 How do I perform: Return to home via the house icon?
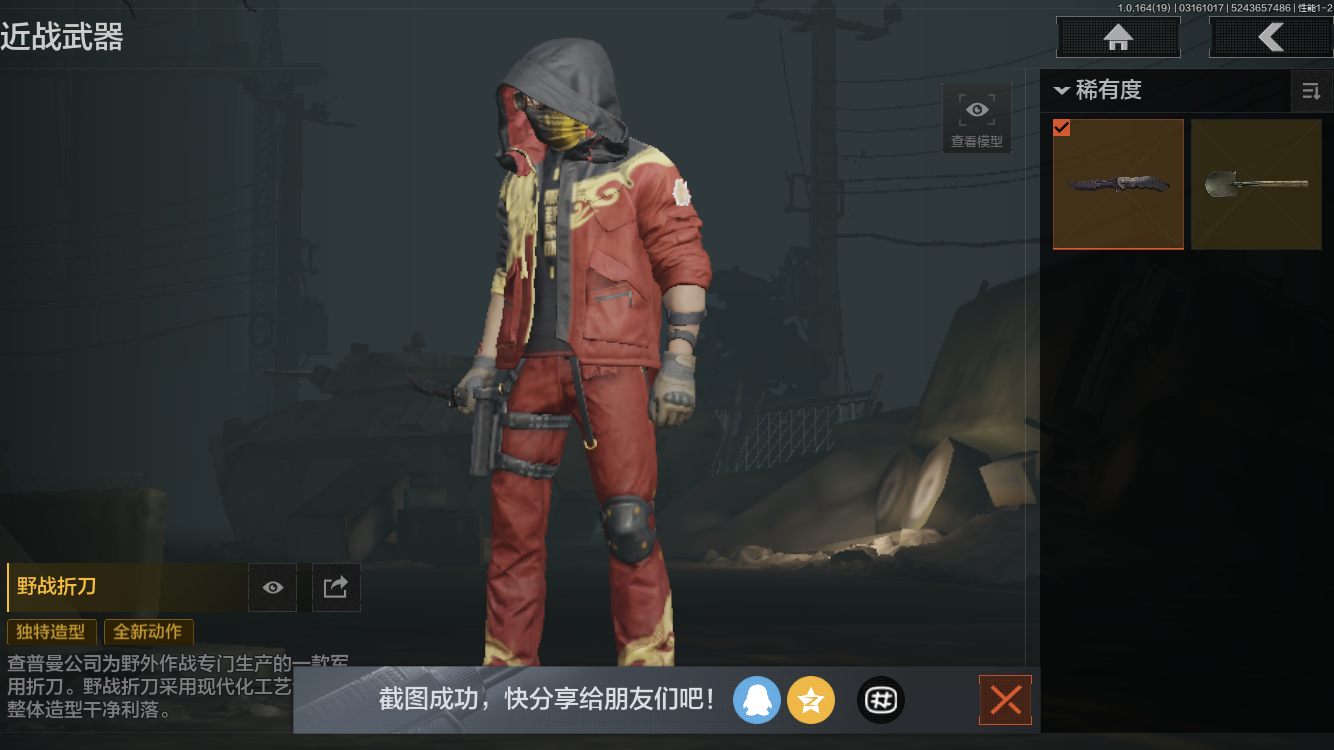(x=1117, y=37)
